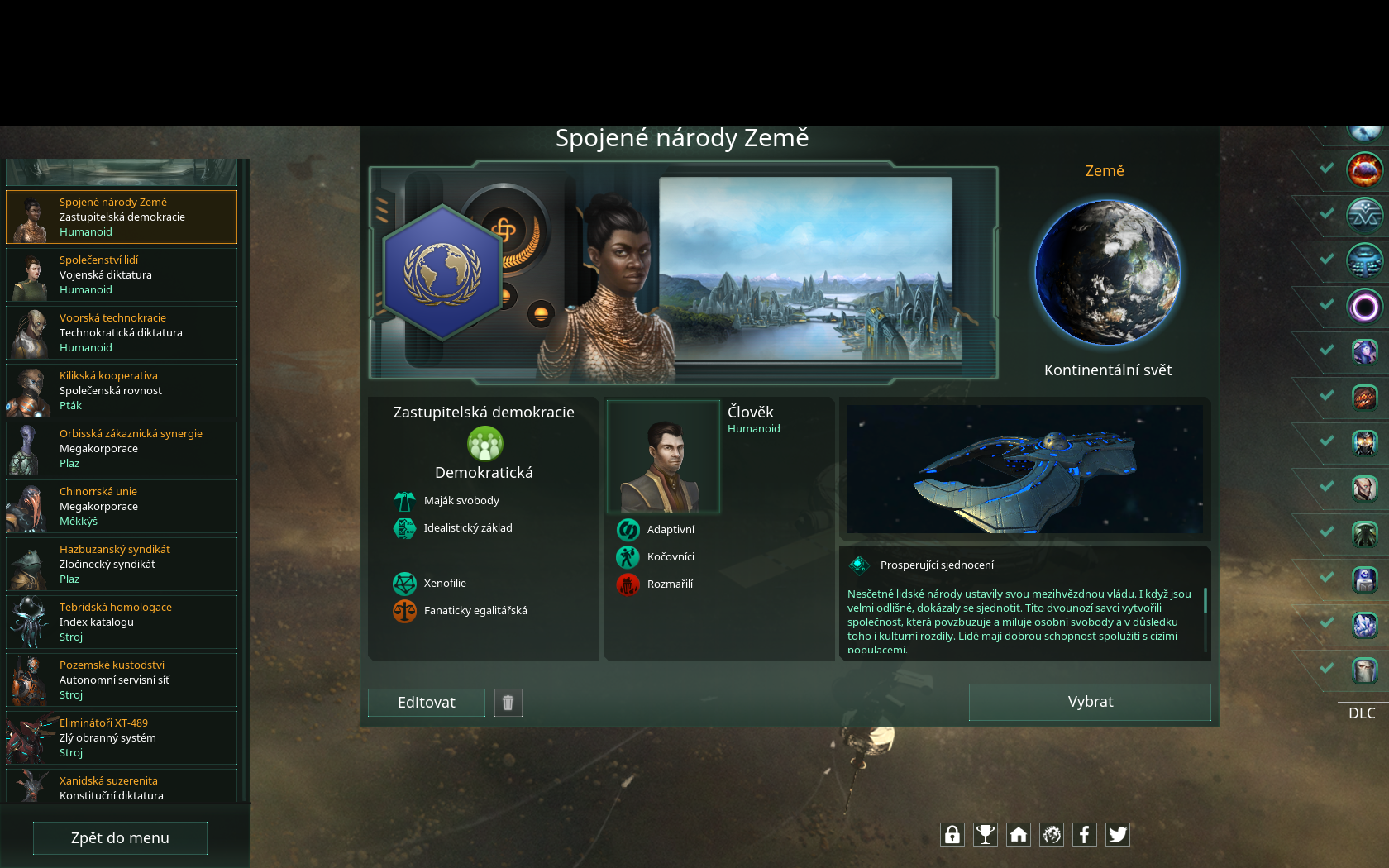Pick the Tebridská homologace machine empire
The width and height of the screenshot is (1389, 868).
pos(122,622)
